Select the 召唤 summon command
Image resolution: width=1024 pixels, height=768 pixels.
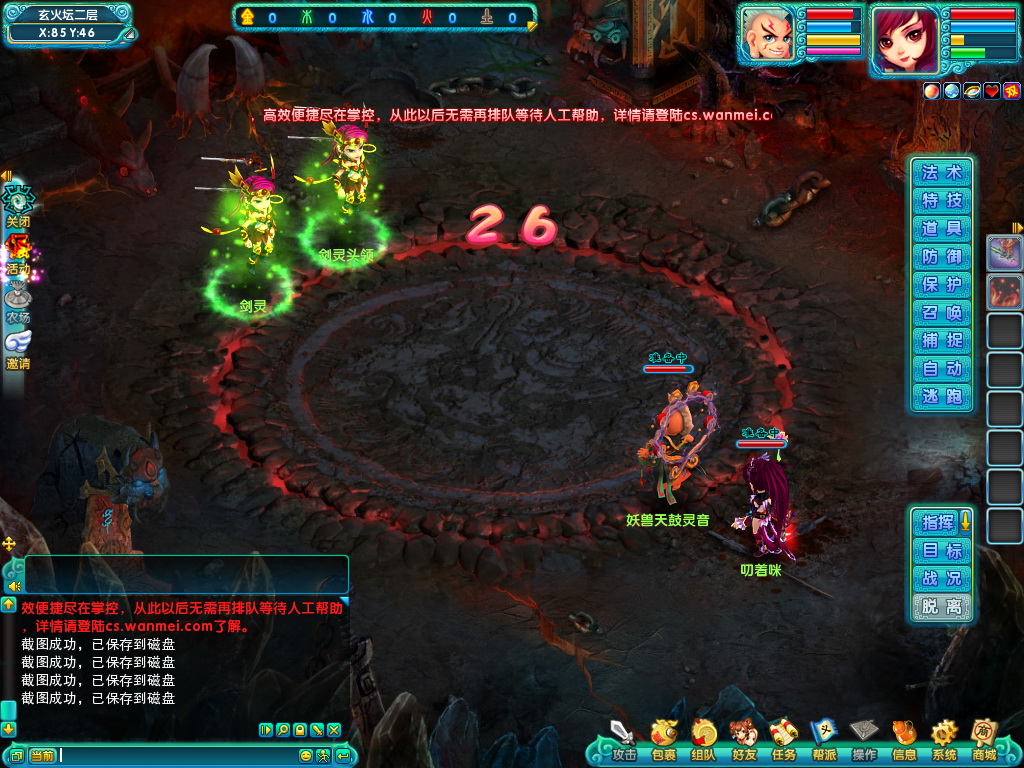[941, 312]
